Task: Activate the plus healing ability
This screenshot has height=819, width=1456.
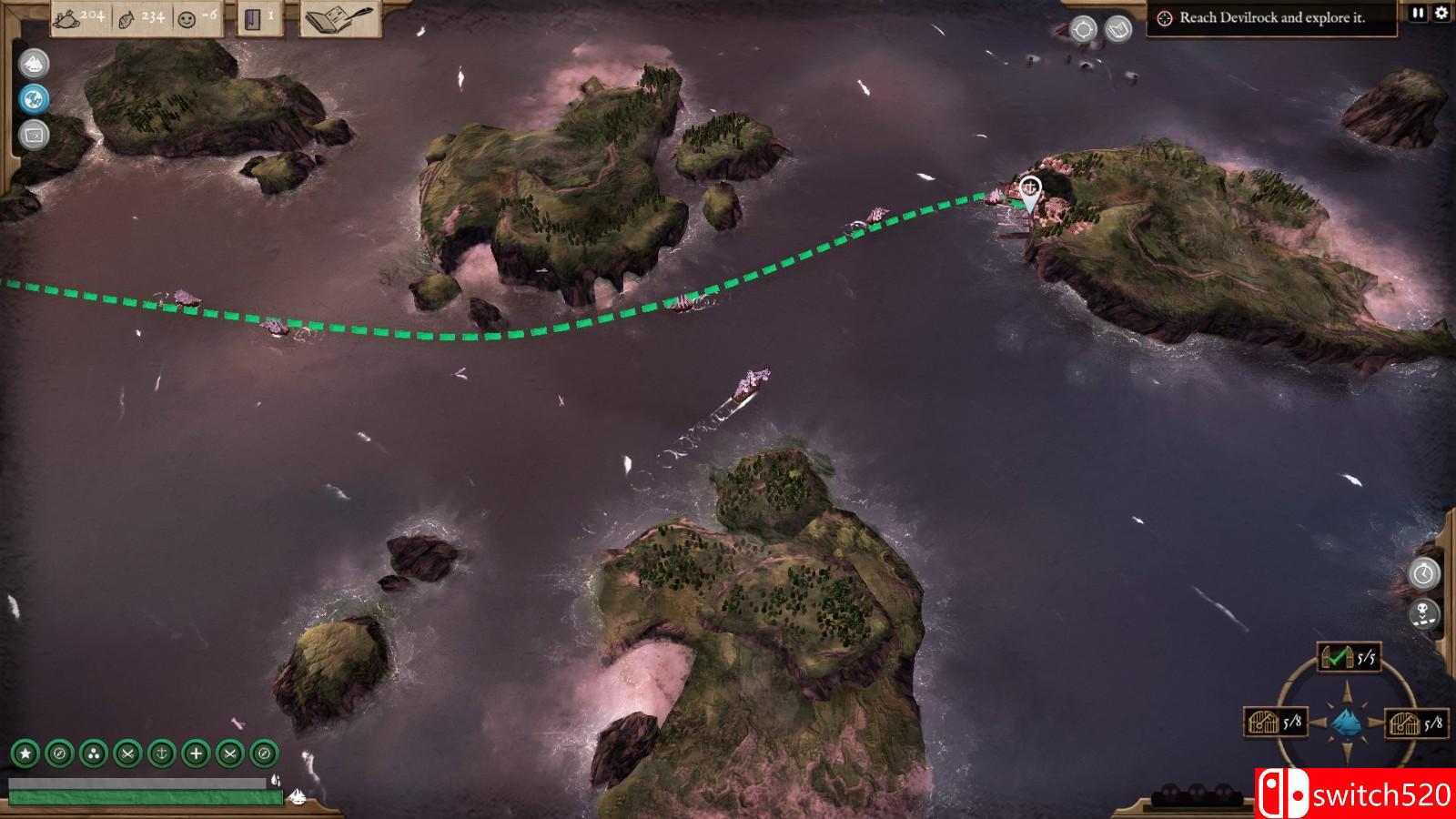Action: coord(196,753)
